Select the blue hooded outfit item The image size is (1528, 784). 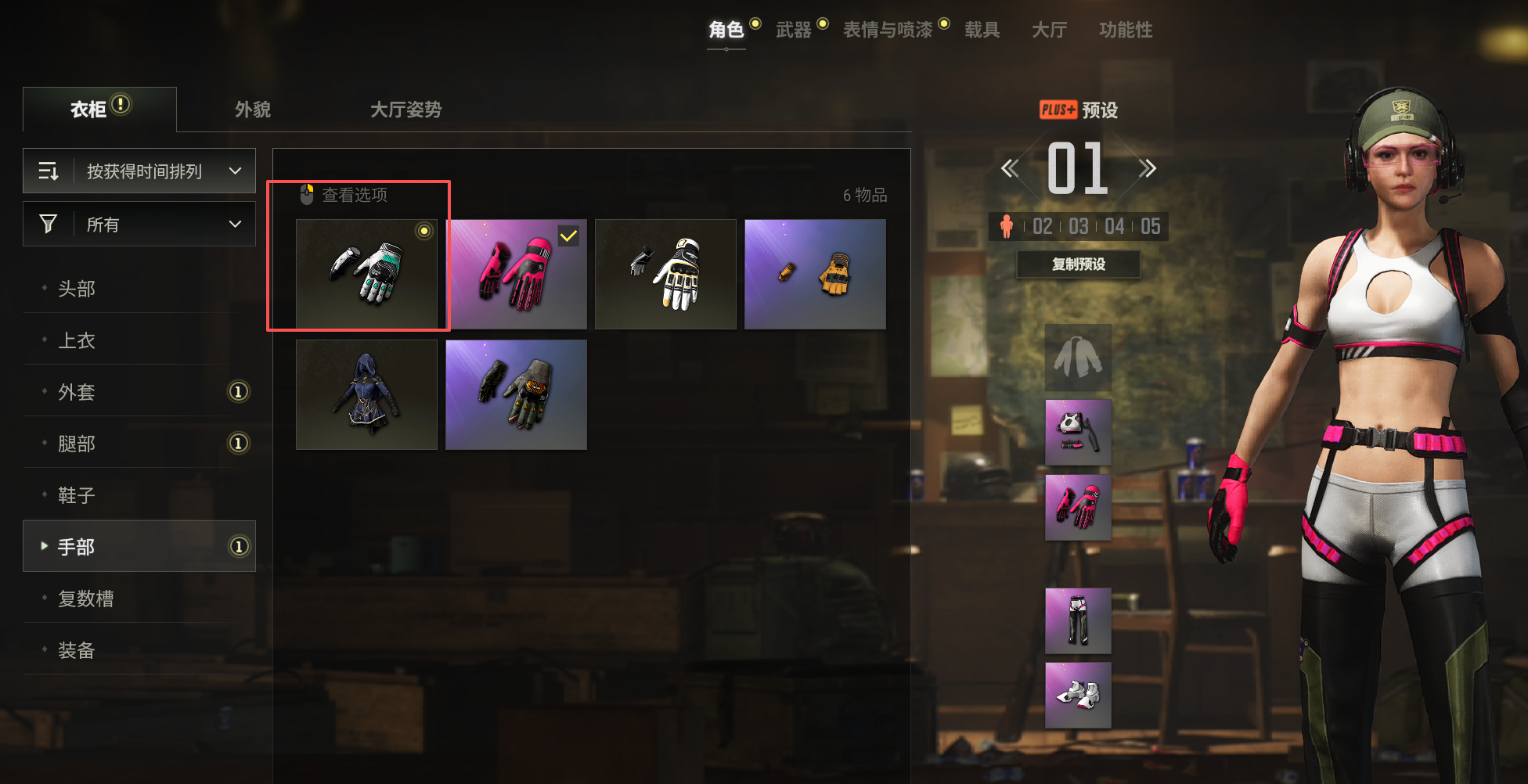click(x=366, y=394)
